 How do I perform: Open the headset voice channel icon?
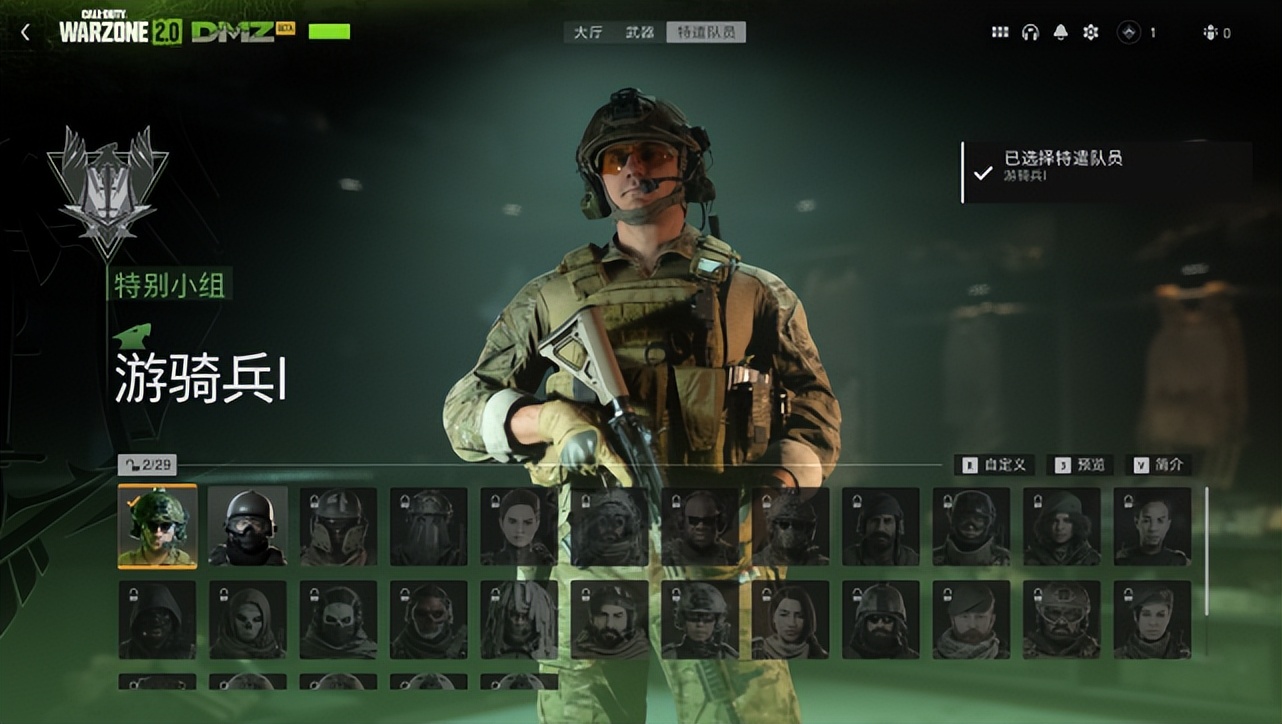pos(1030,33)
